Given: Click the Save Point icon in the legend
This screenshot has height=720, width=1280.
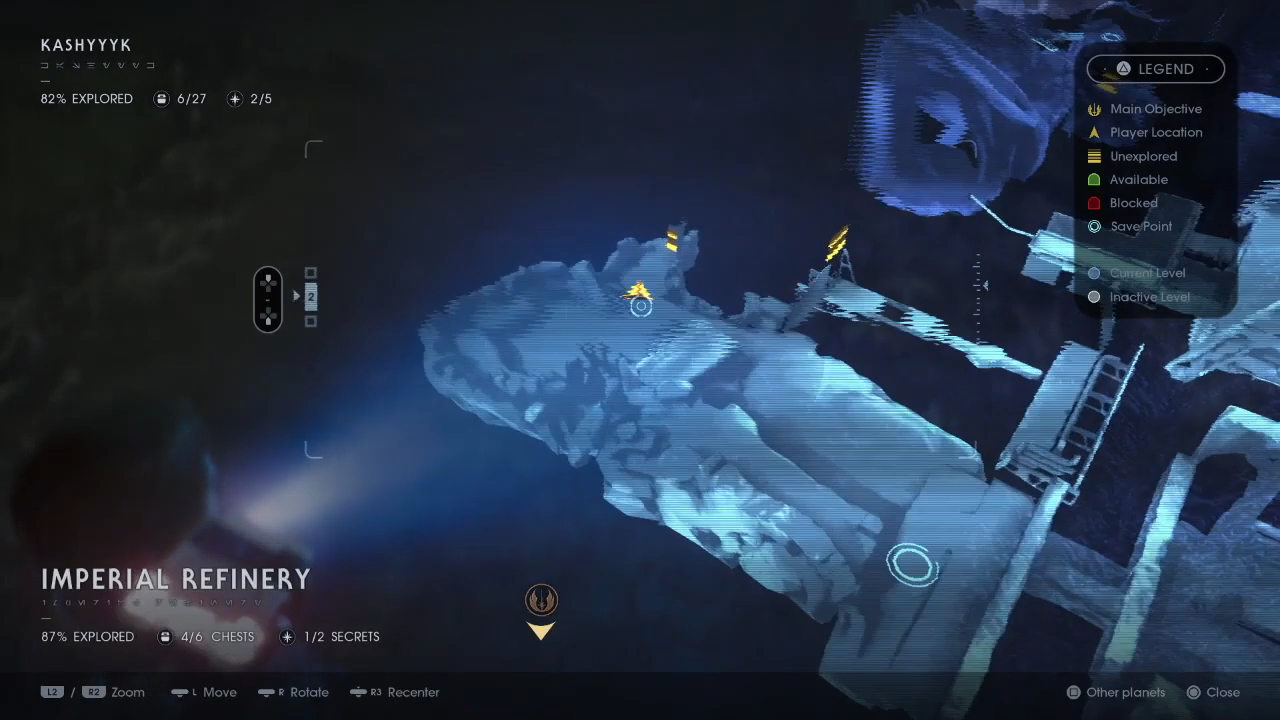Looking at the screenshot, I should (1095, 226).
